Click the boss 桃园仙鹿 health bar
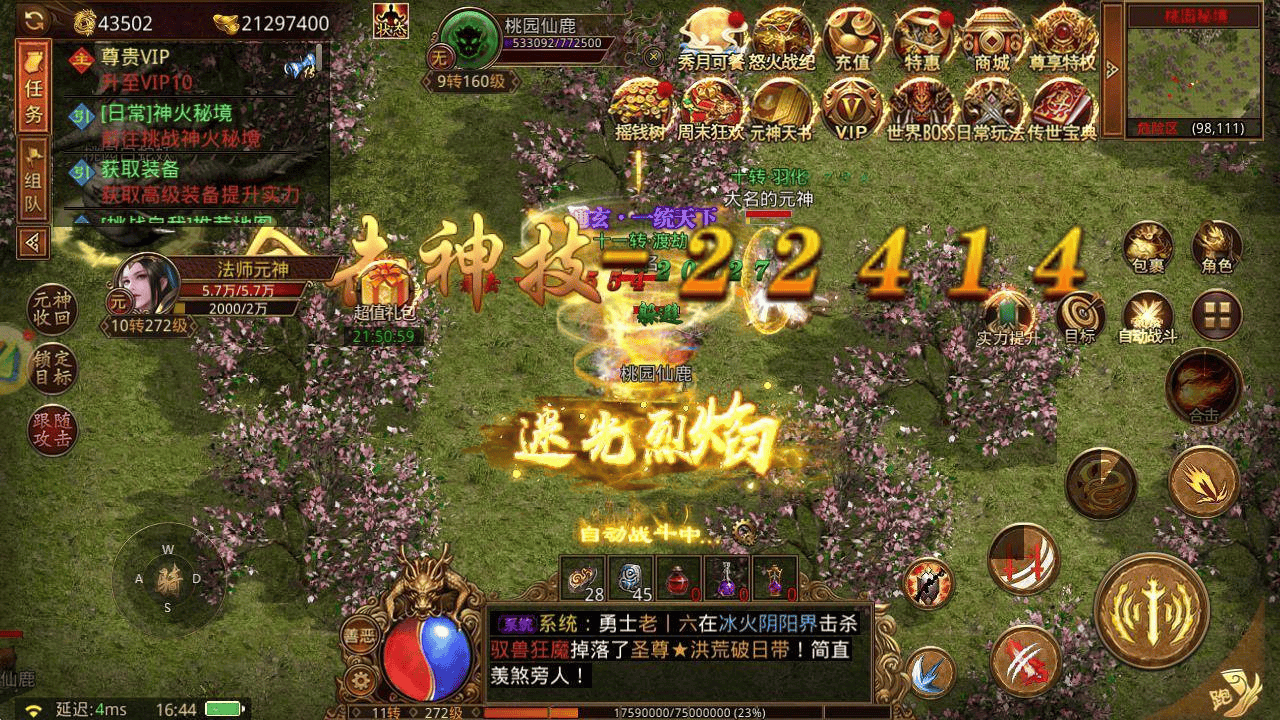1280x720 pixels. tap(553, 43)
